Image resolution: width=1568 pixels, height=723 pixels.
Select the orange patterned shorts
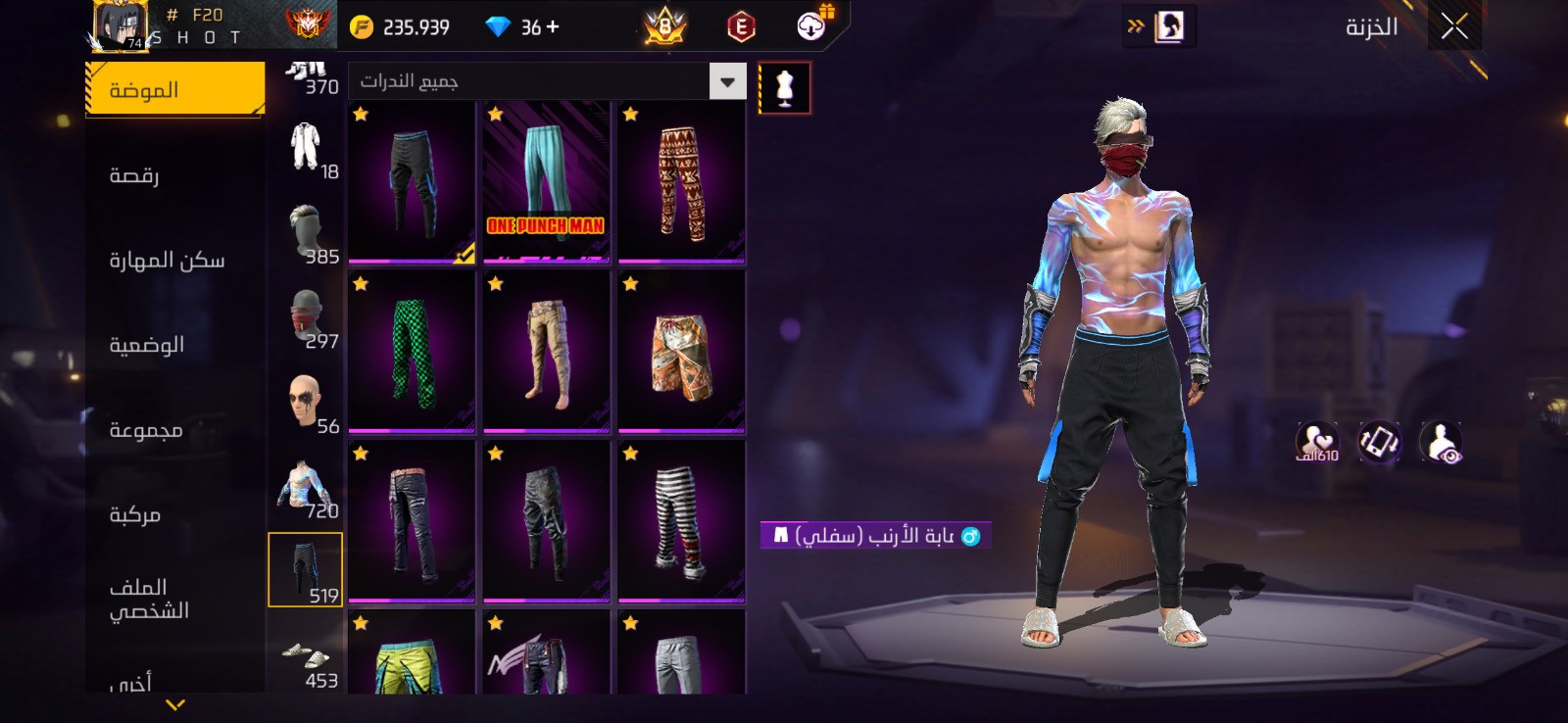681,353
